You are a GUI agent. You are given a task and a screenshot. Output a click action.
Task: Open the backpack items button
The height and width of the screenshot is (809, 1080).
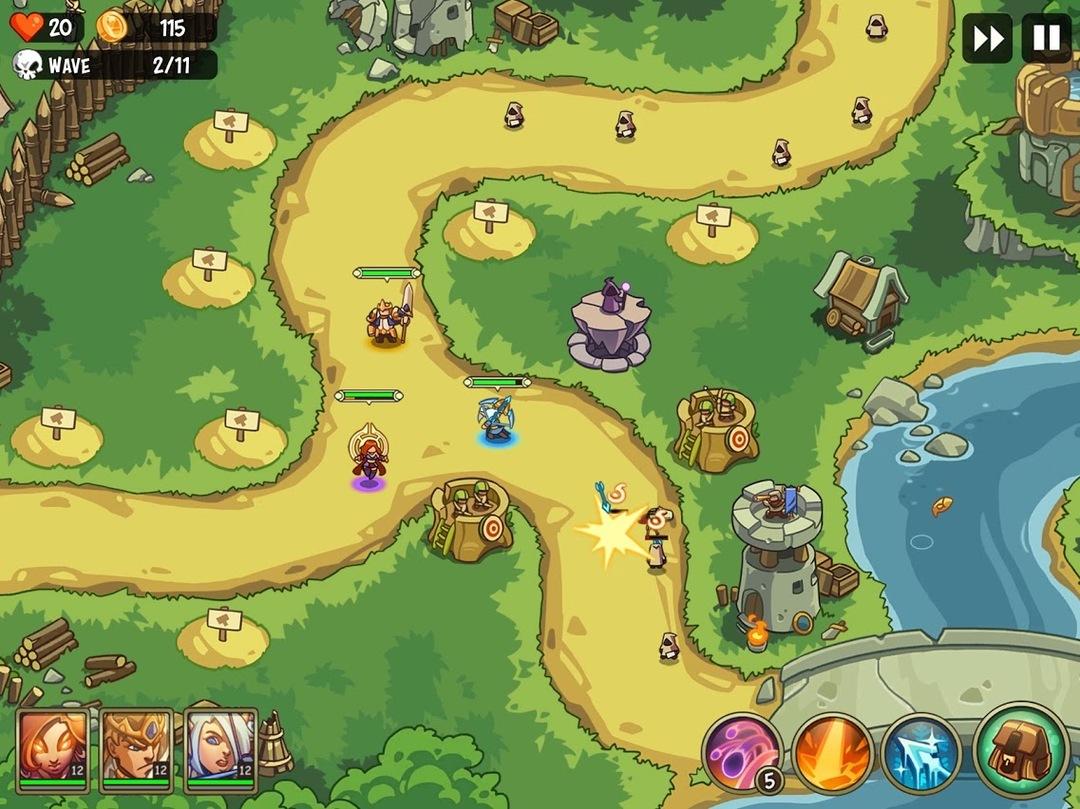pyautogui.click(x=1020, y=748)
